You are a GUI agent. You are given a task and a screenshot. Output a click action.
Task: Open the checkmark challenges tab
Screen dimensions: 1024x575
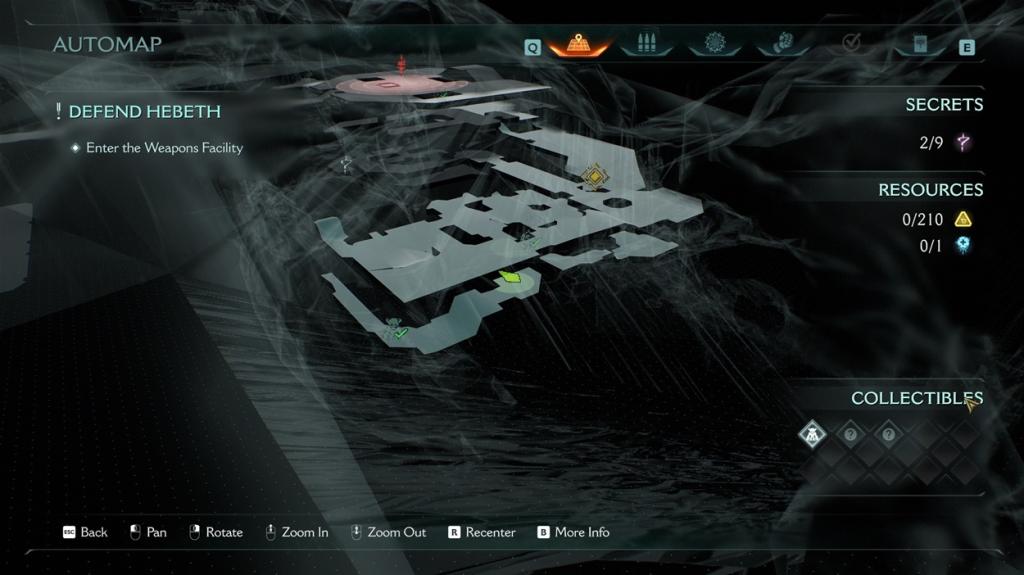click(852, 44)
